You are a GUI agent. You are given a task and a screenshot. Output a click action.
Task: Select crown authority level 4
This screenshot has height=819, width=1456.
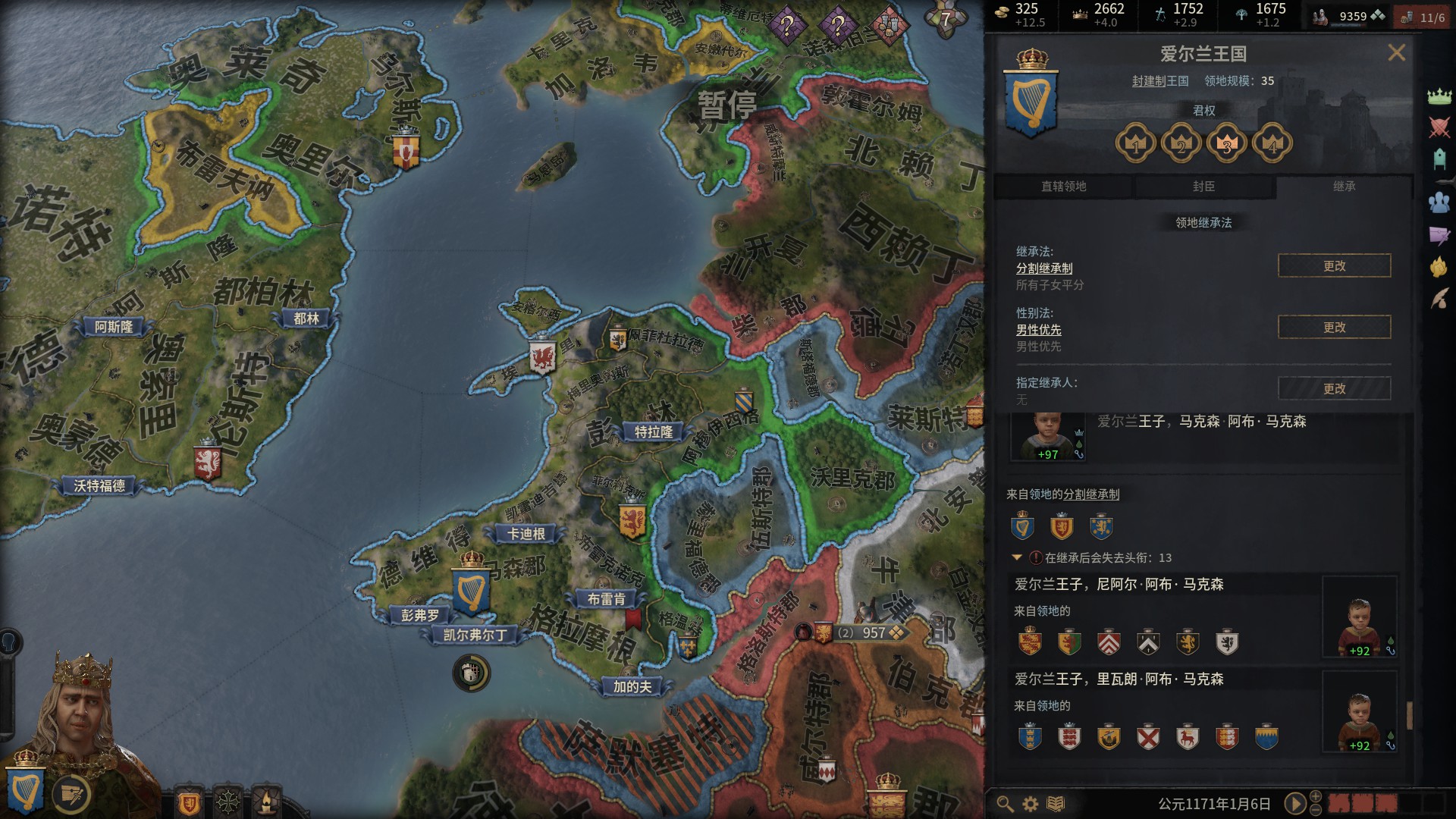(x=1272, y=143)
